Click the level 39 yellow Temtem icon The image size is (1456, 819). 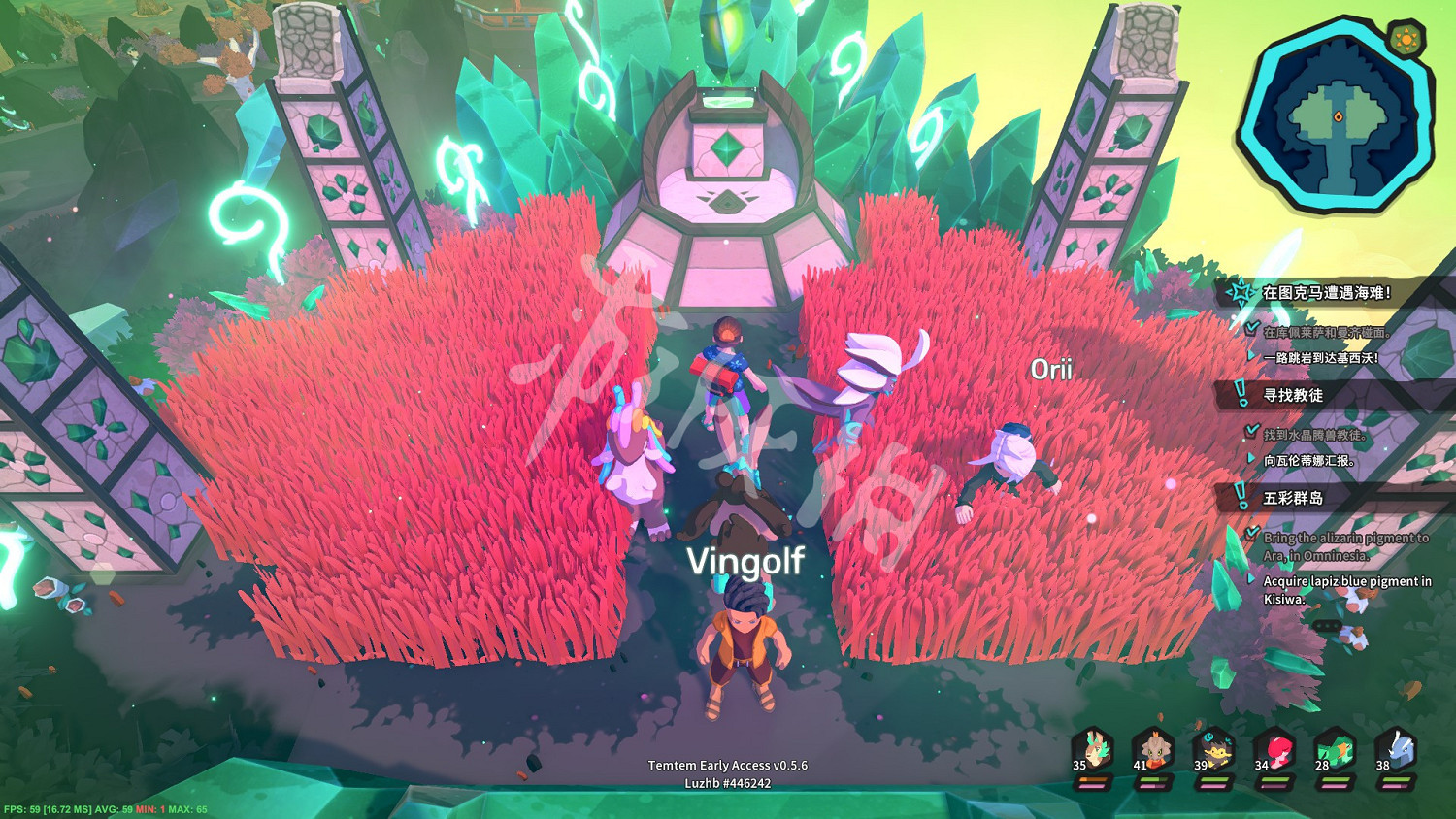click(1214, 748)
